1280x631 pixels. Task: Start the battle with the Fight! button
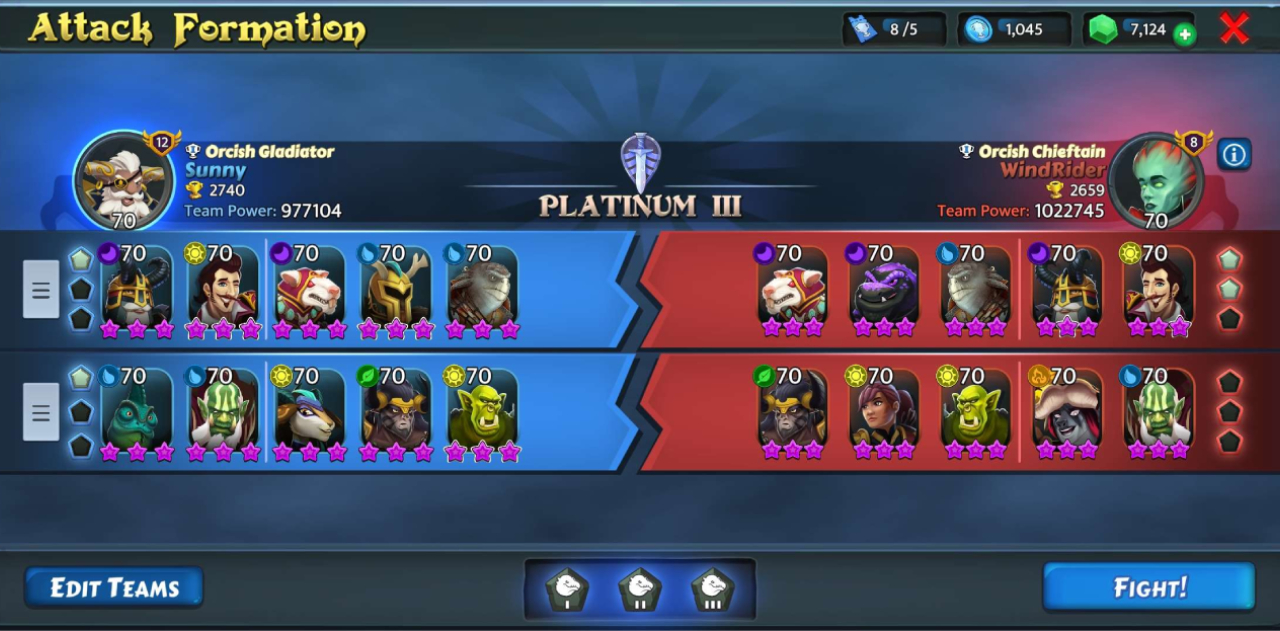pos(1148,587)
